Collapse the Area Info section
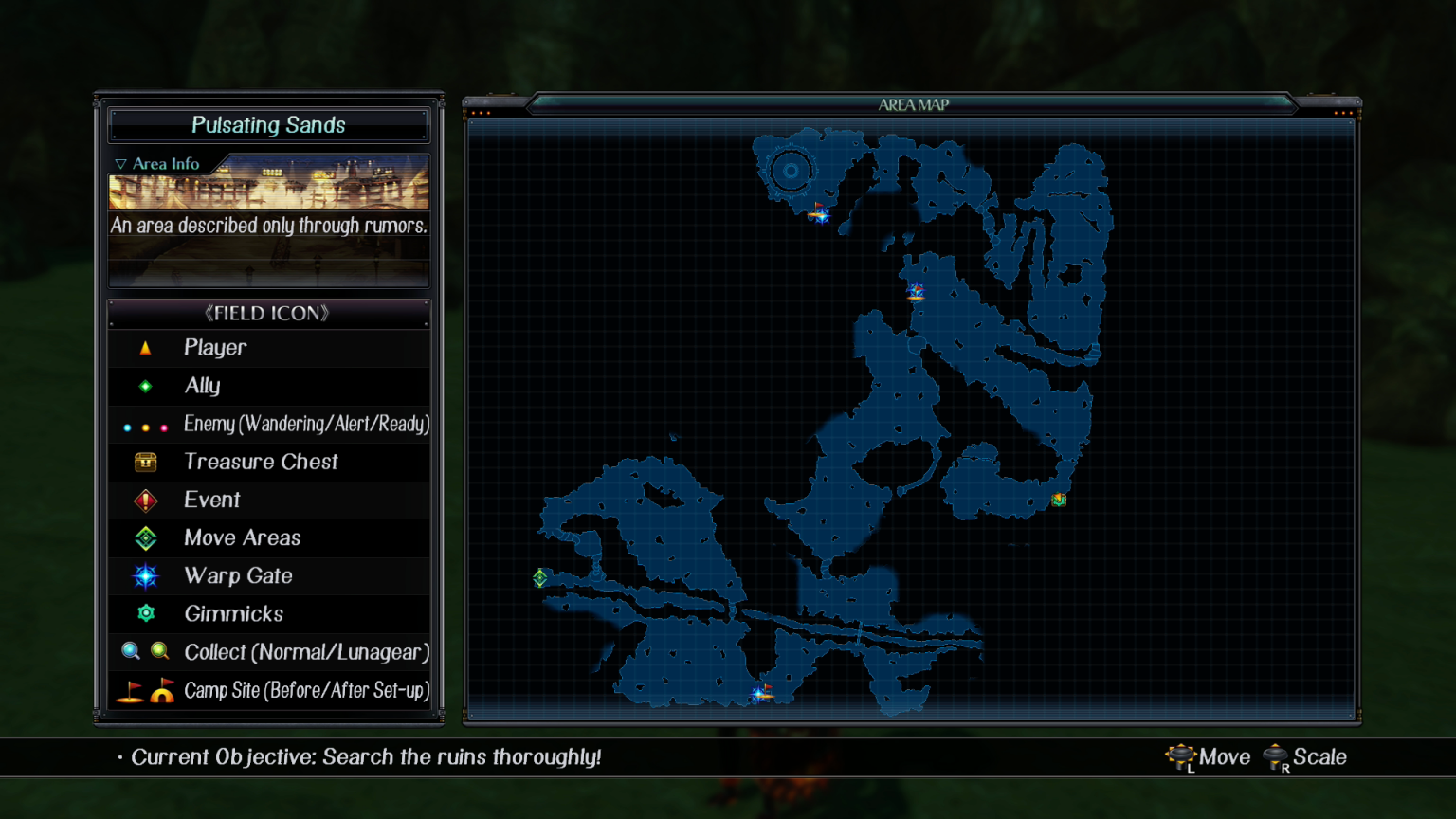 (x=158, y=163)
